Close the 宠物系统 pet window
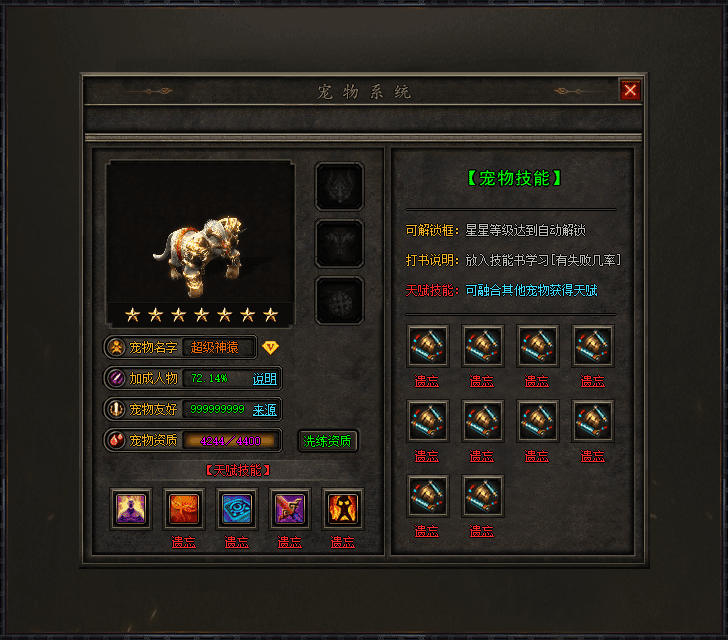Image resolution: width=728 pixels, height=640 pixels. tap(630, 90)
